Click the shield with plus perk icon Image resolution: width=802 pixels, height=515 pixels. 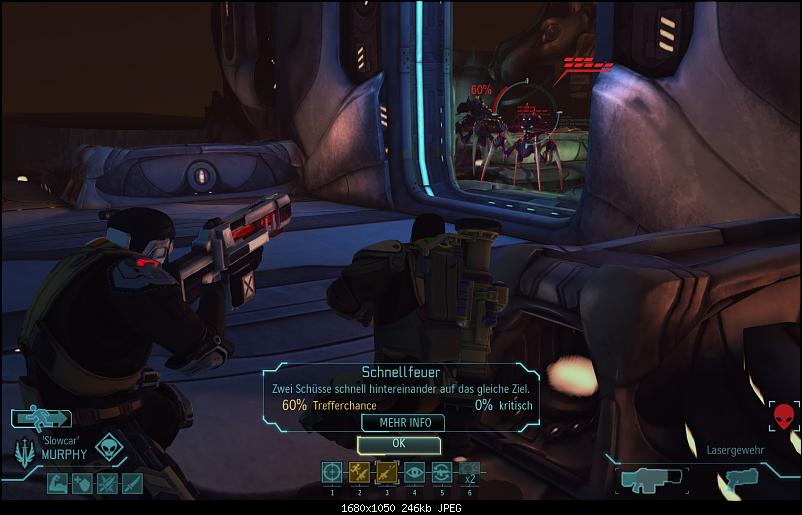point(82,483)
